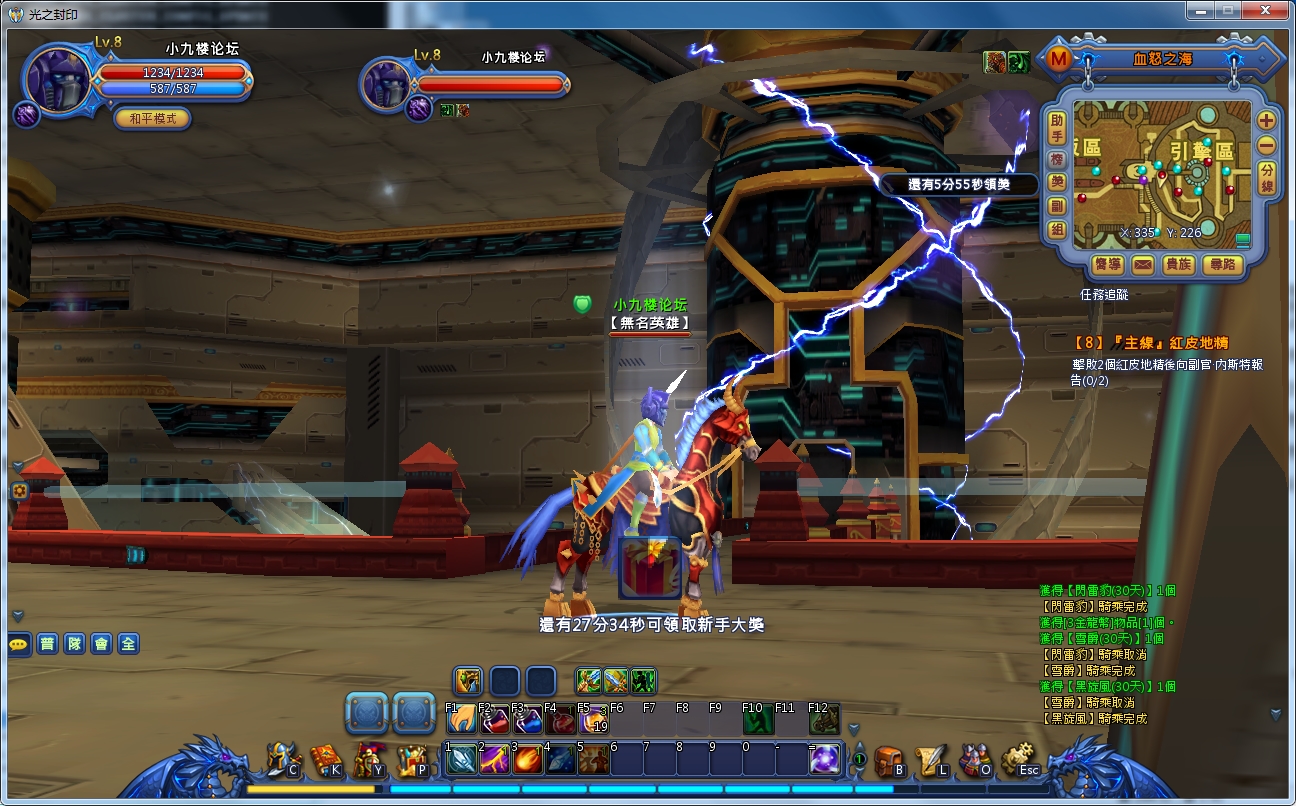Open the 分線 channel selector
Image resolution: width=1296 pixels, height=806 pixels.
point(1266,177)
